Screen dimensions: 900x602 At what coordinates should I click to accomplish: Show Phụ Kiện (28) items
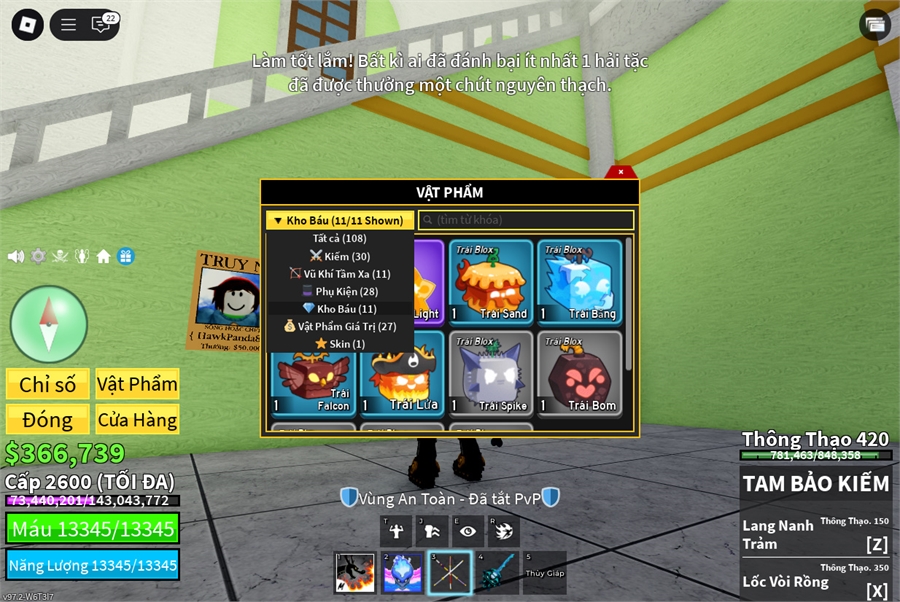click(x=340, y=291)
